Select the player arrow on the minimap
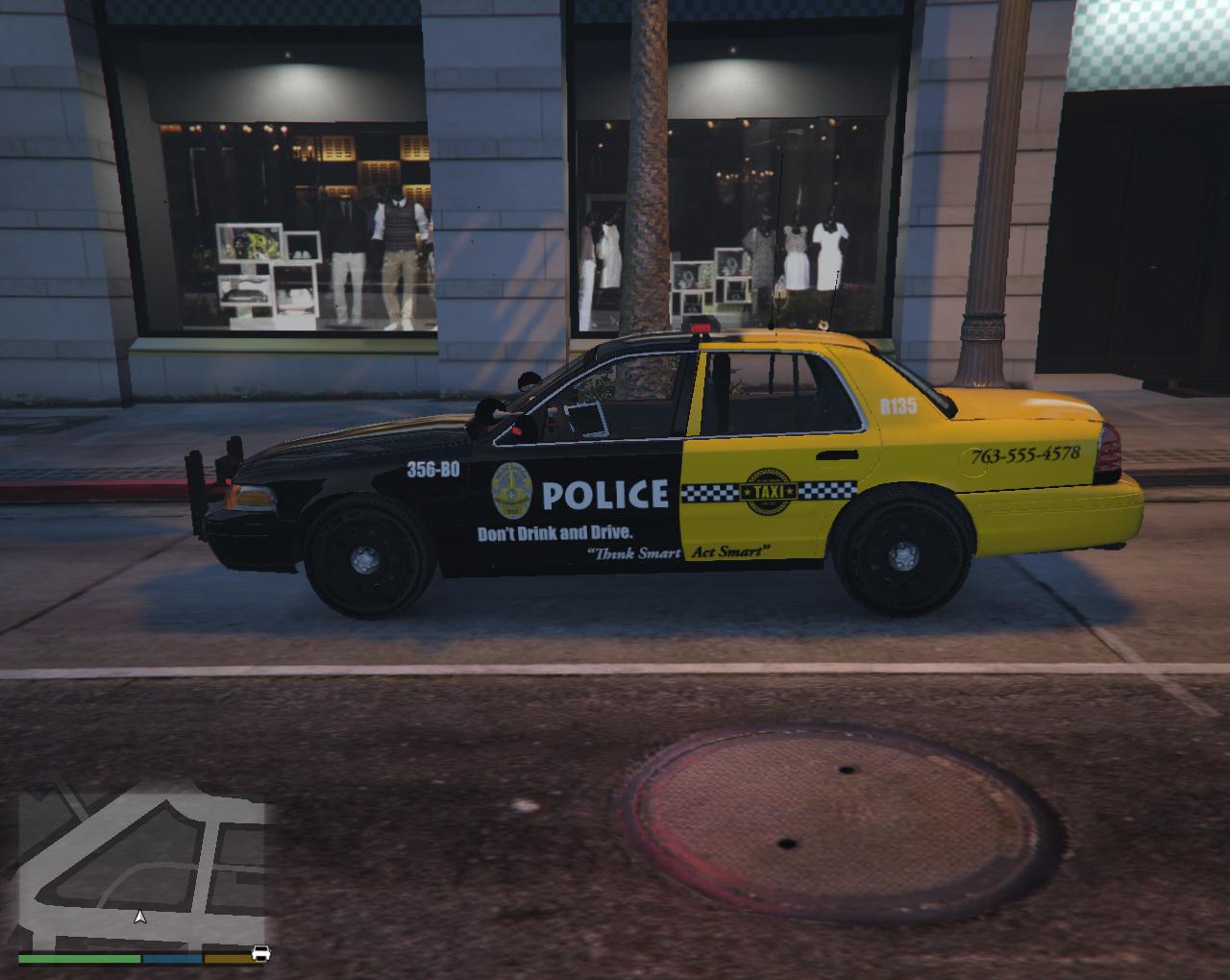The height and width of the screenshot is (980, 1230). [140, 917]
